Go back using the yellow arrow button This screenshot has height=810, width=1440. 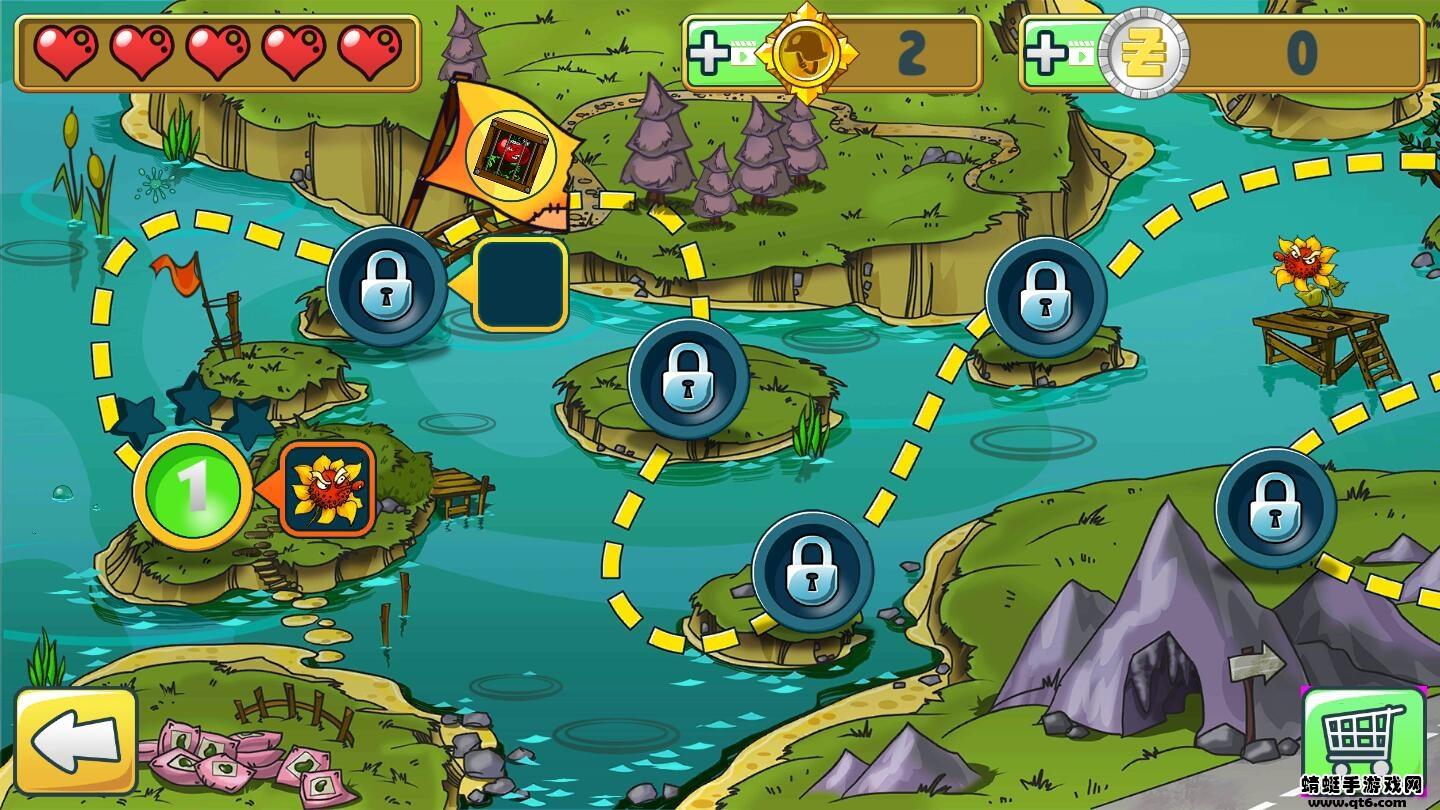click(76, 741)
